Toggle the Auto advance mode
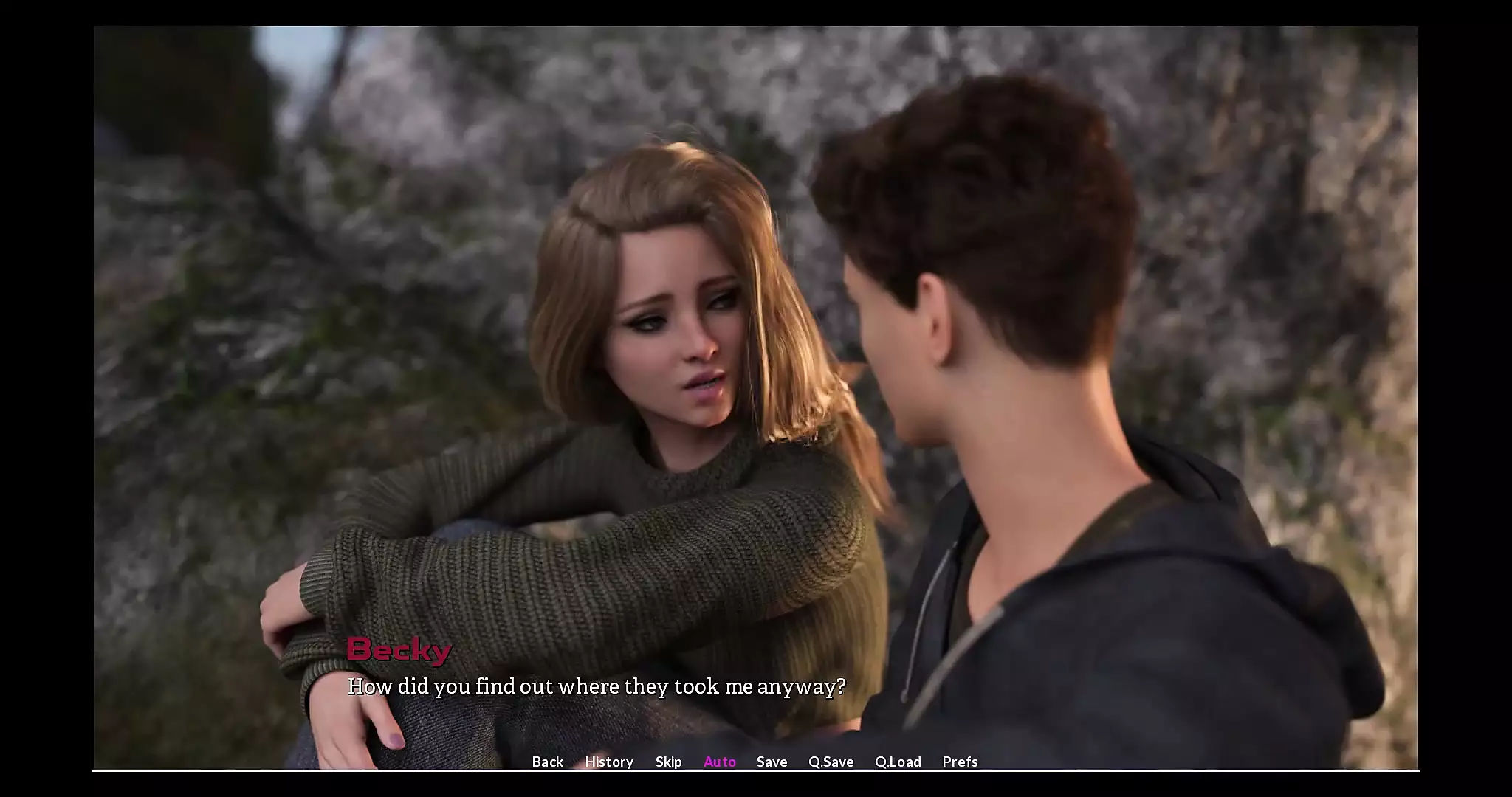Screen dimensions: 1512x797 720,762
